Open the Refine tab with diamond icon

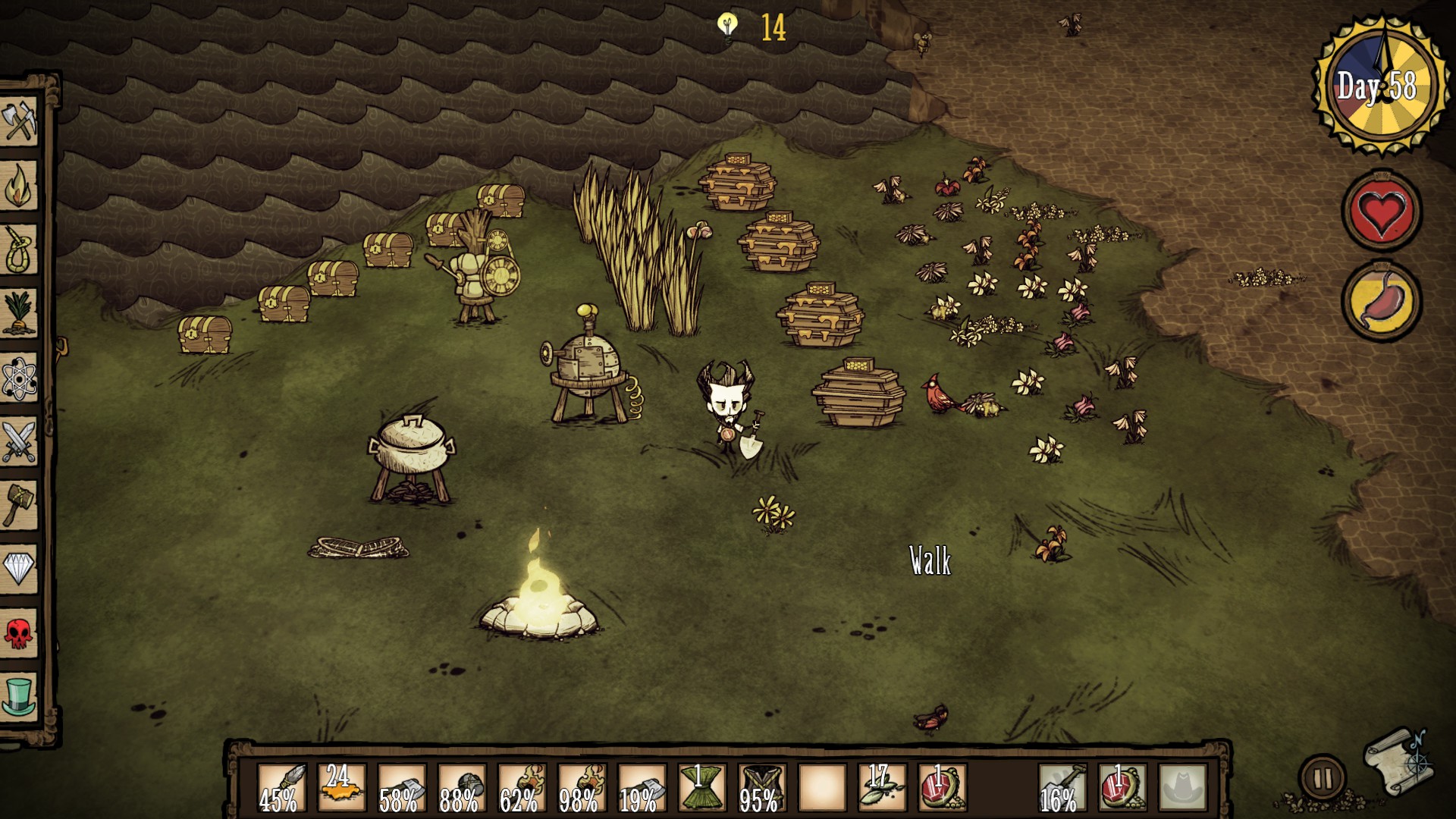click(19, 567)
